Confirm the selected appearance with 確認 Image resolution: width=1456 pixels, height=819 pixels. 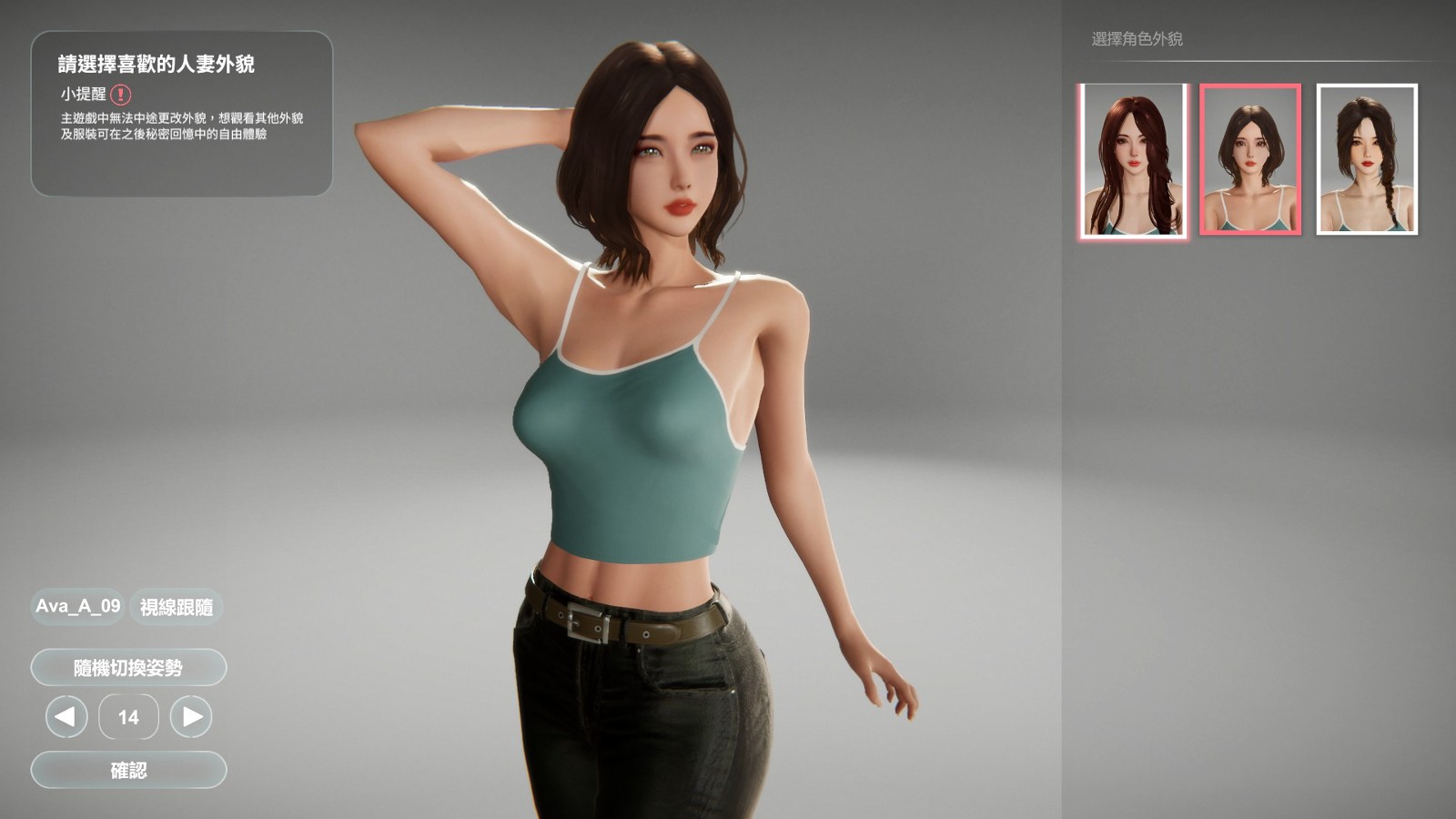point(128,770)
